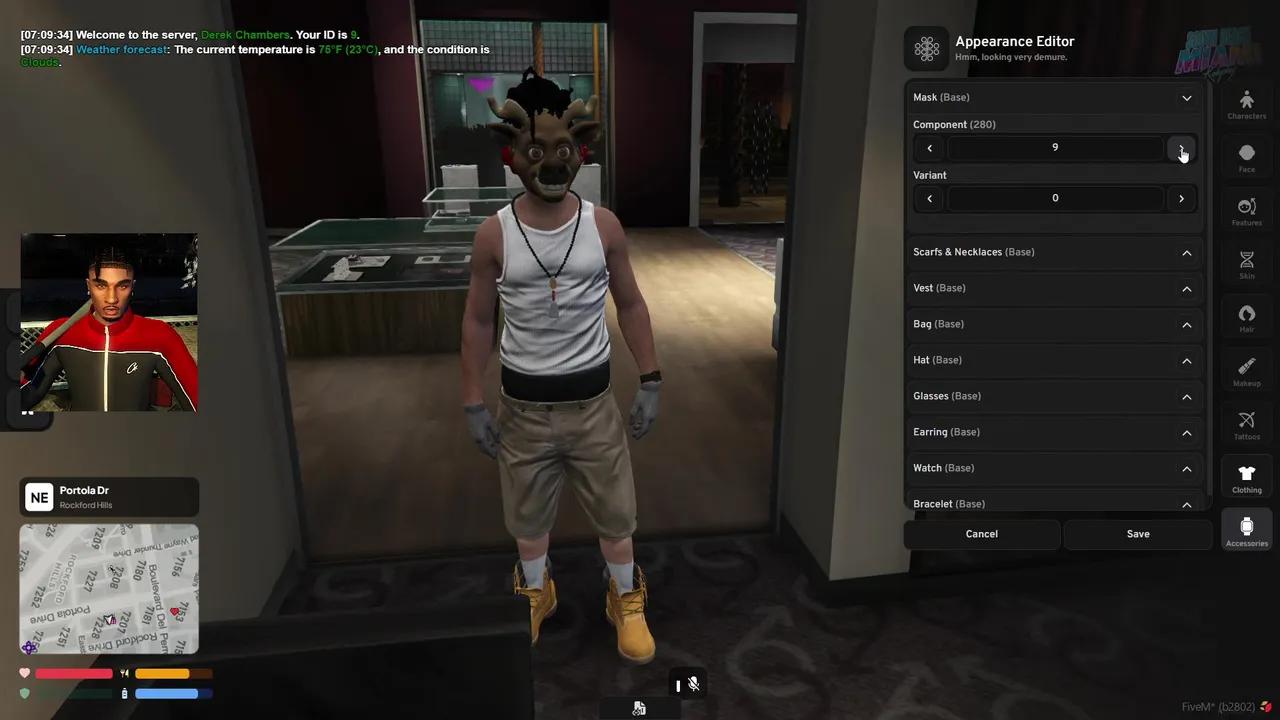Collapse the Mask (Base) section
Viewport: 1280px width, 720px height.
coord(1187,97)
